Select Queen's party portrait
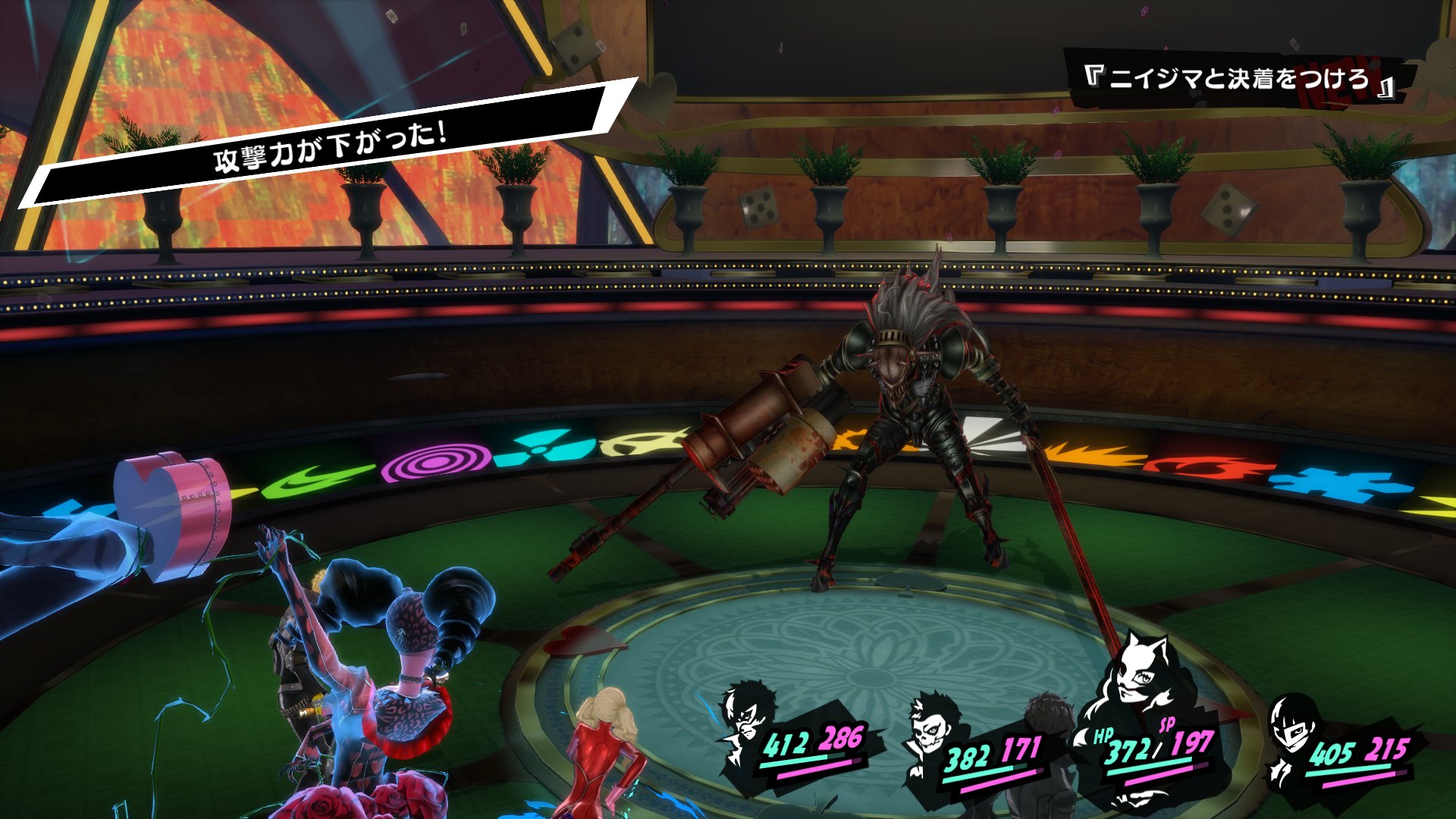 pyautogui.click(x=1293, y=732)
